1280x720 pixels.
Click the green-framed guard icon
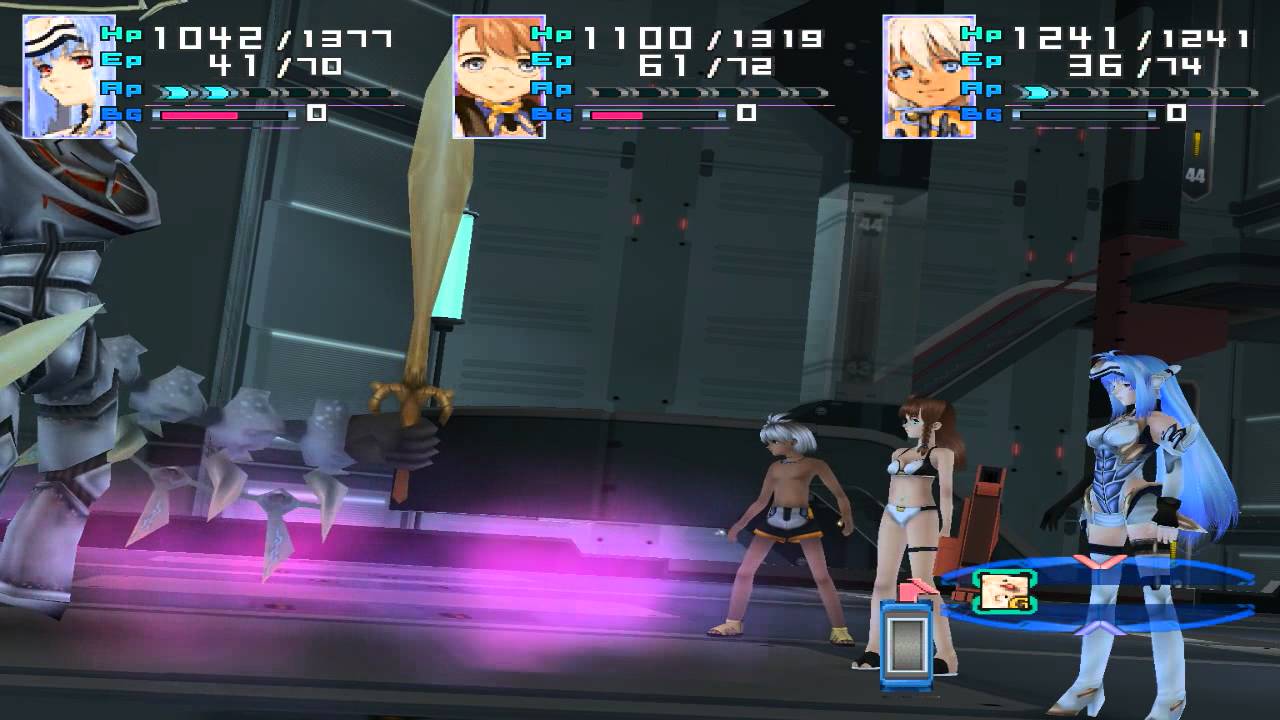pos(1003,591)
